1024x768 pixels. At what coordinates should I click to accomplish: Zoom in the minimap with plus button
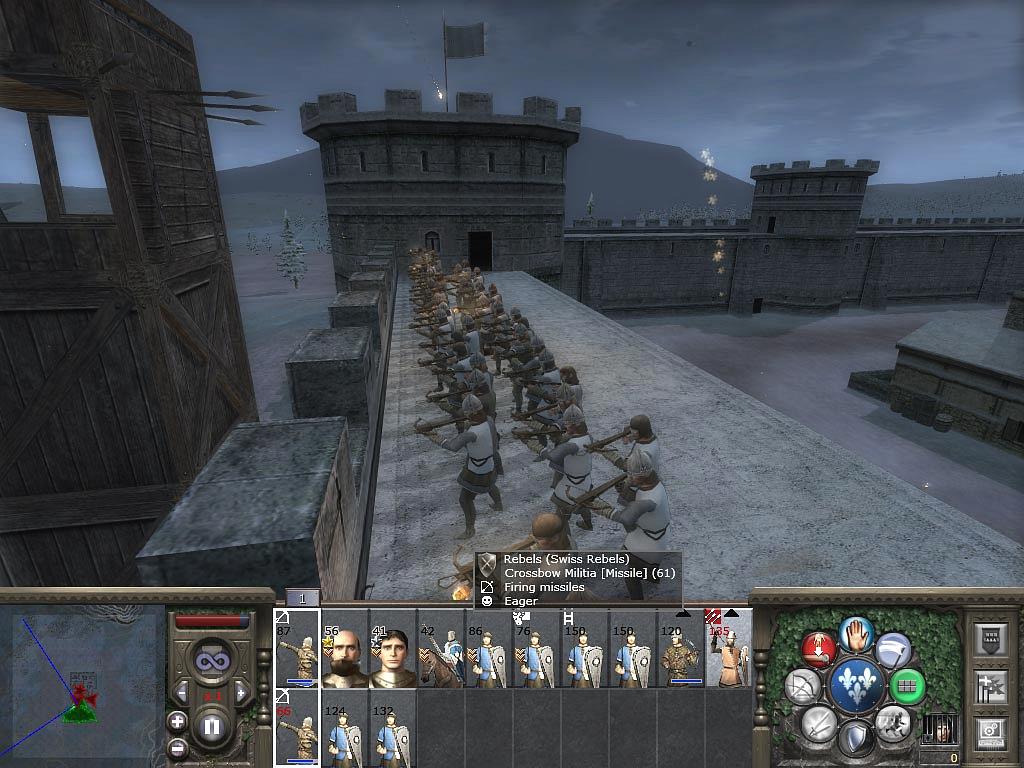click(x=177, y=720)
